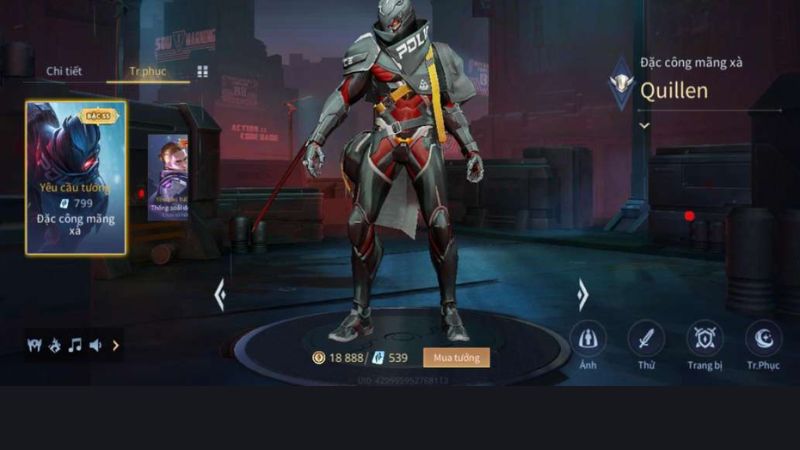Toggle the music note icon
The image size is (800, 450).
(x=75, y=345)
